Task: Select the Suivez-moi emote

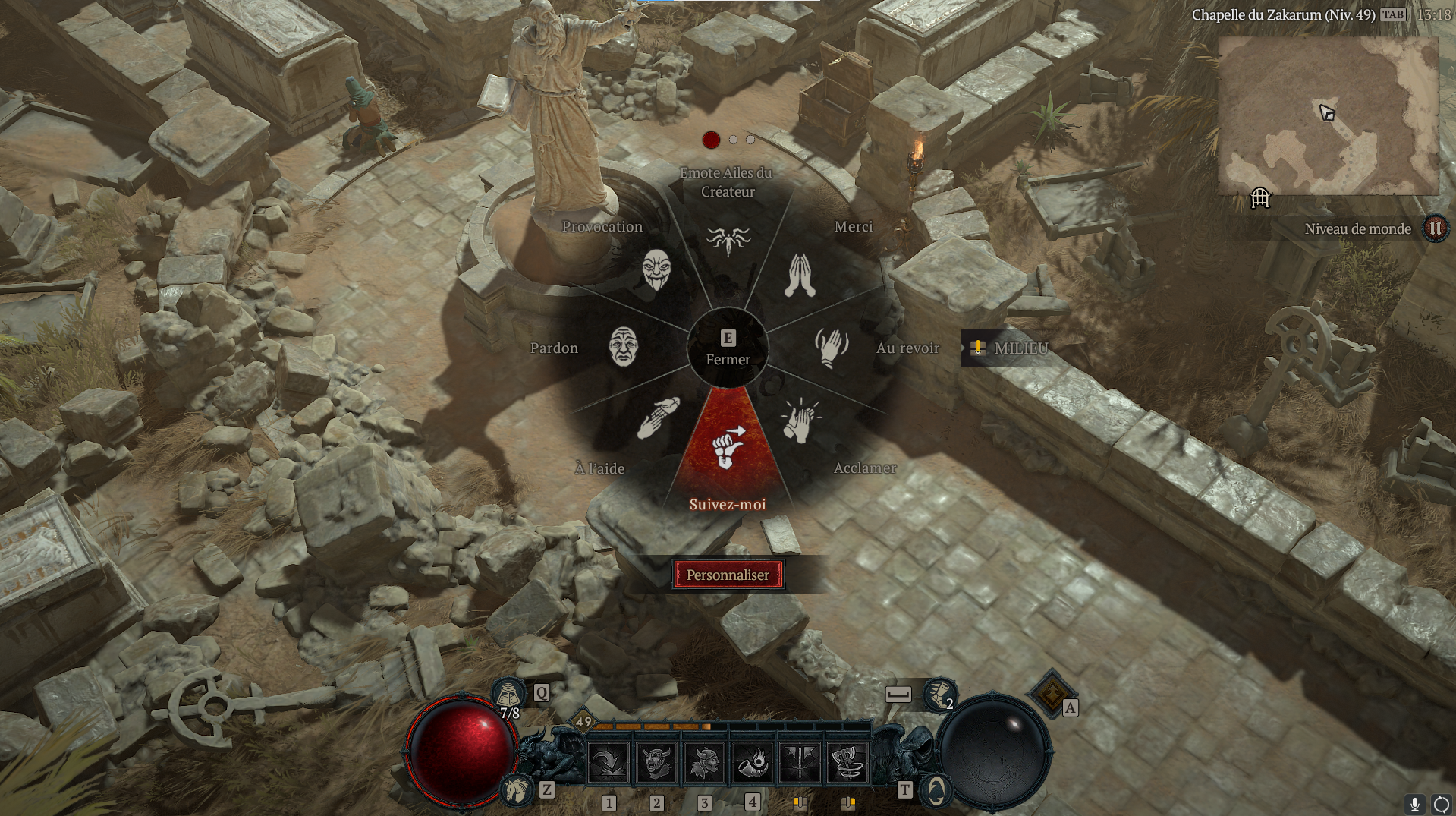Action: pos(727,448)
